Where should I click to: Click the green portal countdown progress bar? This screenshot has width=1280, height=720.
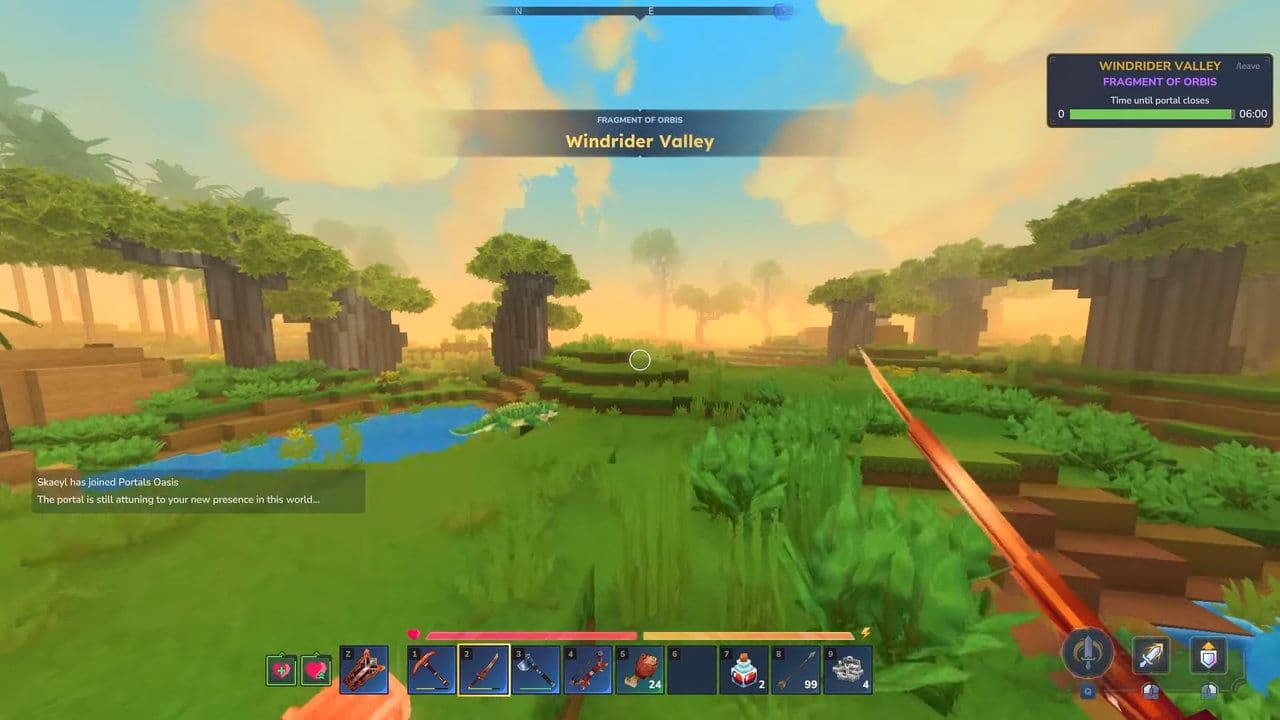coord(1149,114)
